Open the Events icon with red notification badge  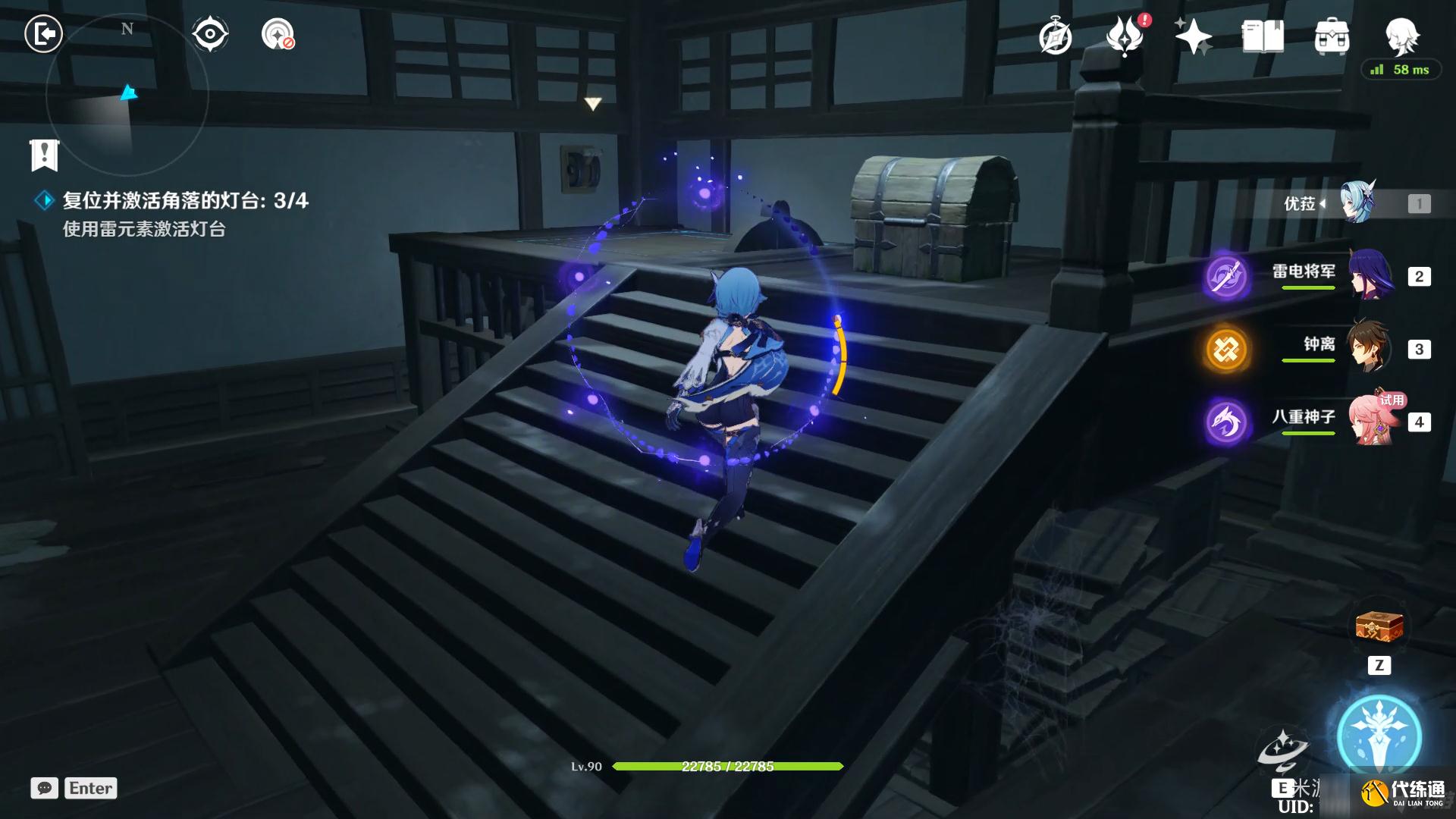point(1127,35)
